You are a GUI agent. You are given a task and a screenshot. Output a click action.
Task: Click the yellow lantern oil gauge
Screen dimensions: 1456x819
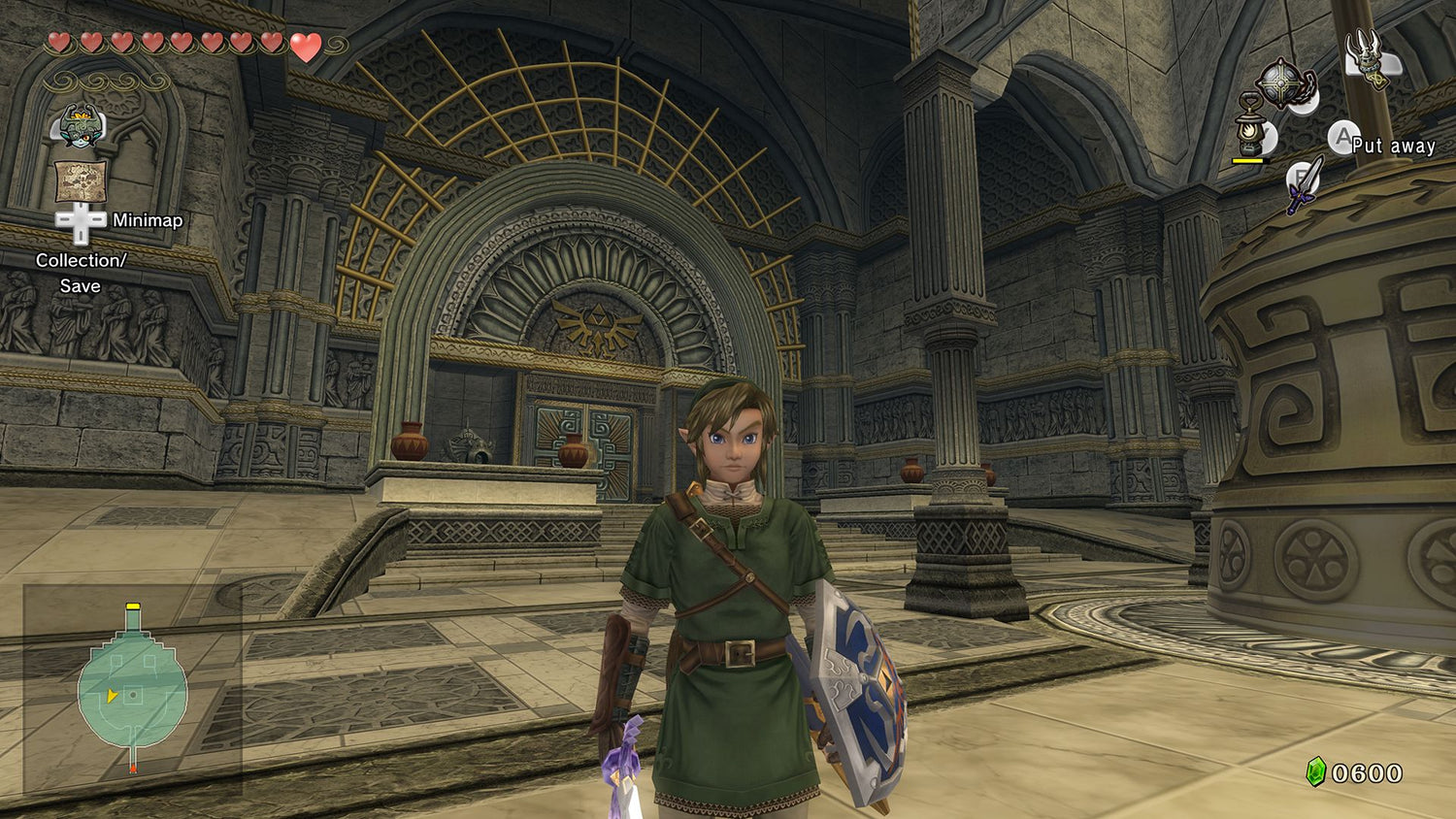[x=1249, y=160]
